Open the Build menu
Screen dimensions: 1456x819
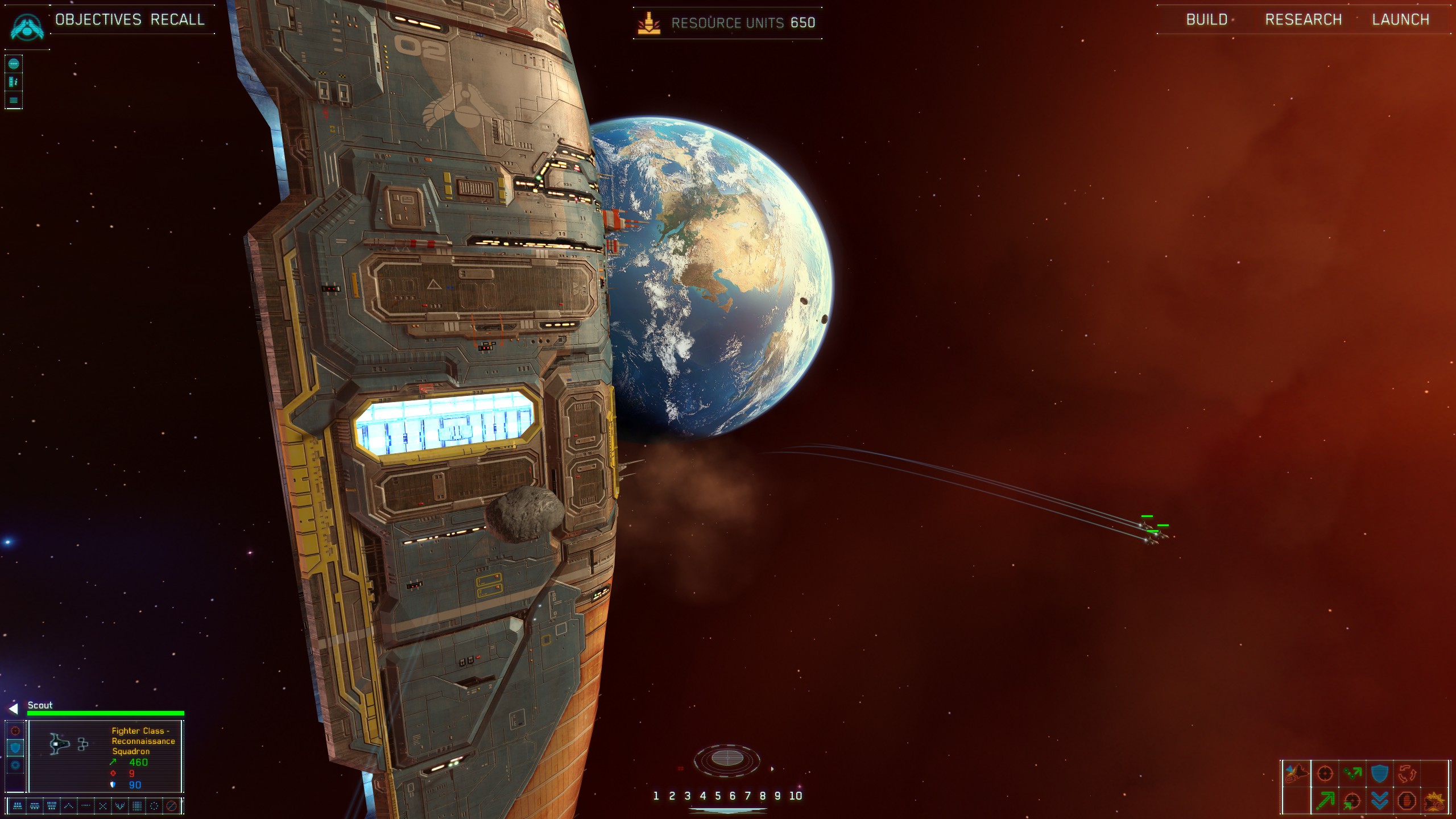click(1206, 20)
